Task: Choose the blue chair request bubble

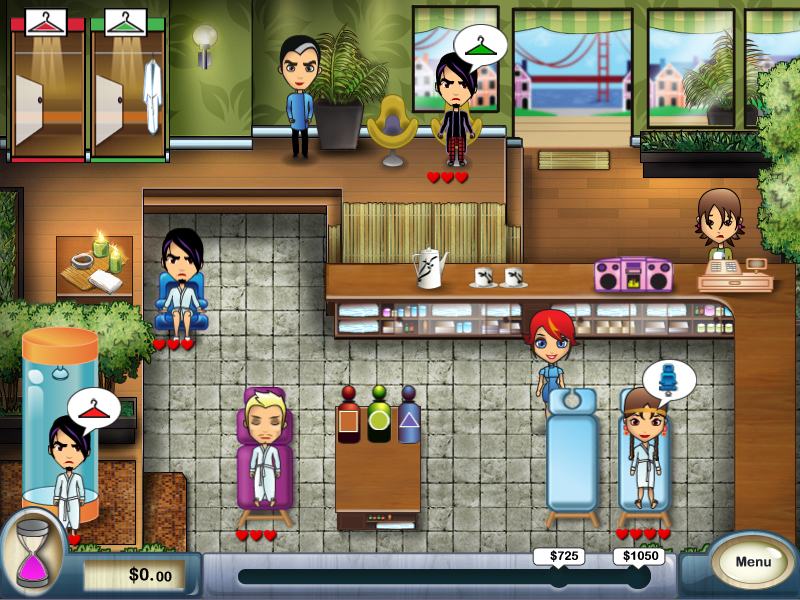Action: (669, 379)
